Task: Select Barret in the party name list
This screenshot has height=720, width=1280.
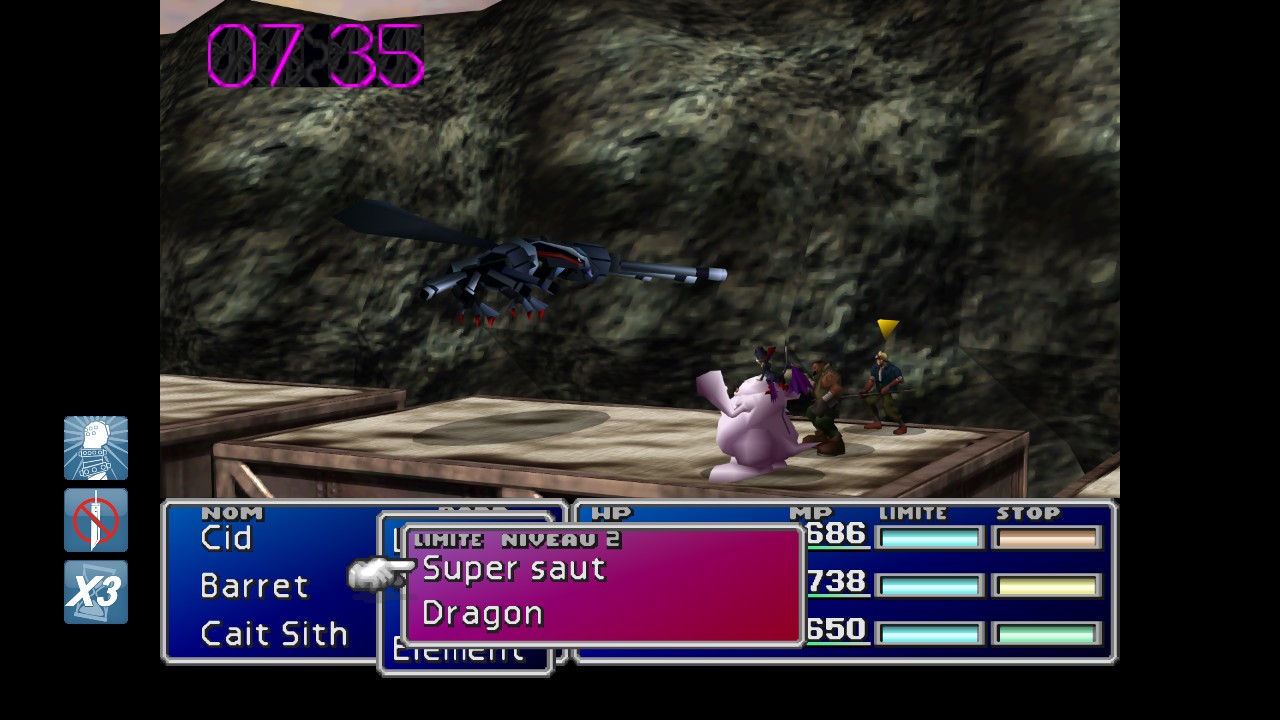Action: click(x=254, y=586)
